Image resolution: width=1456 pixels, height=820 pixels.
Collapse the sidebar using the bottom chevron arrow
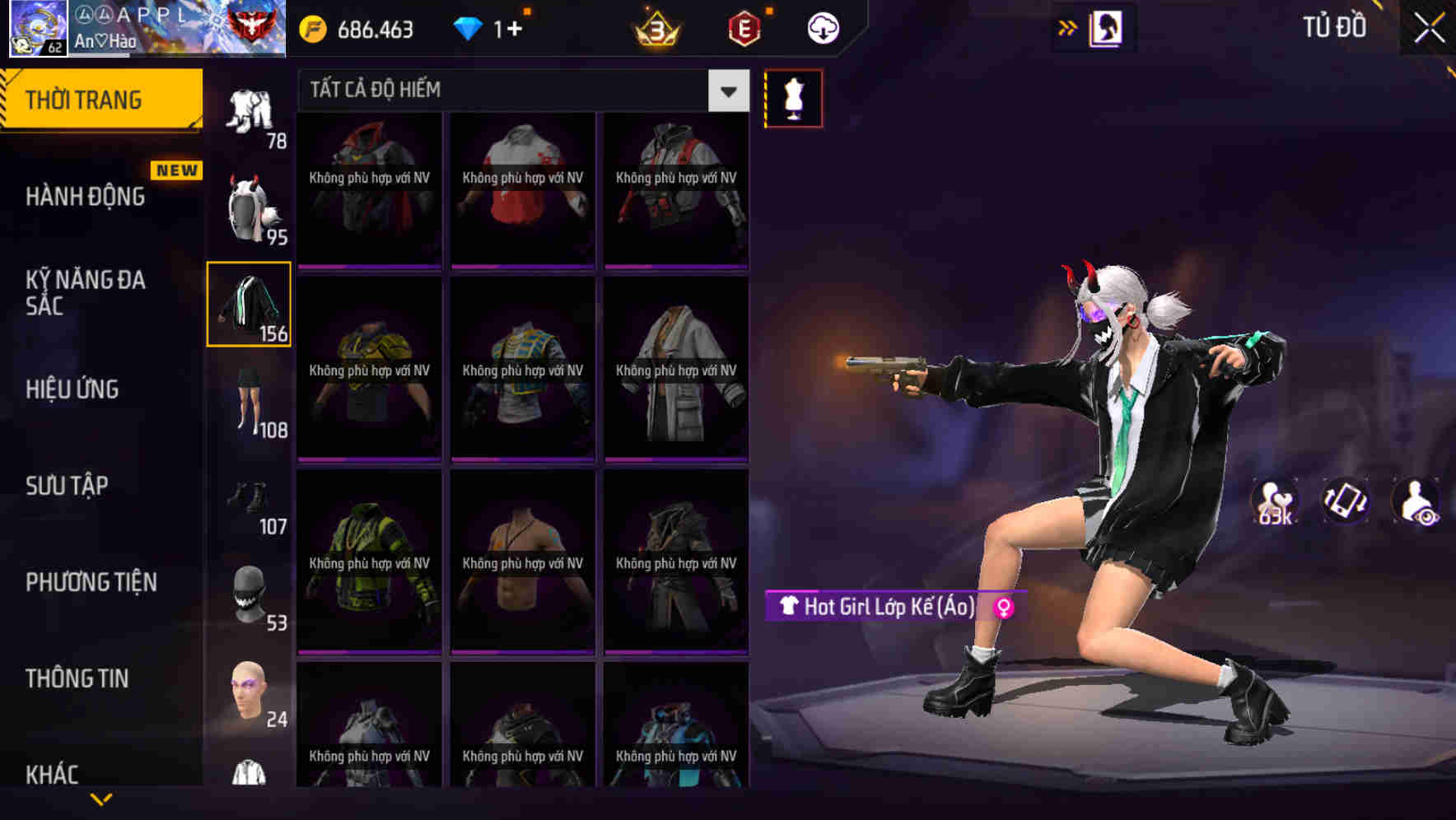[x=101, y=800]
